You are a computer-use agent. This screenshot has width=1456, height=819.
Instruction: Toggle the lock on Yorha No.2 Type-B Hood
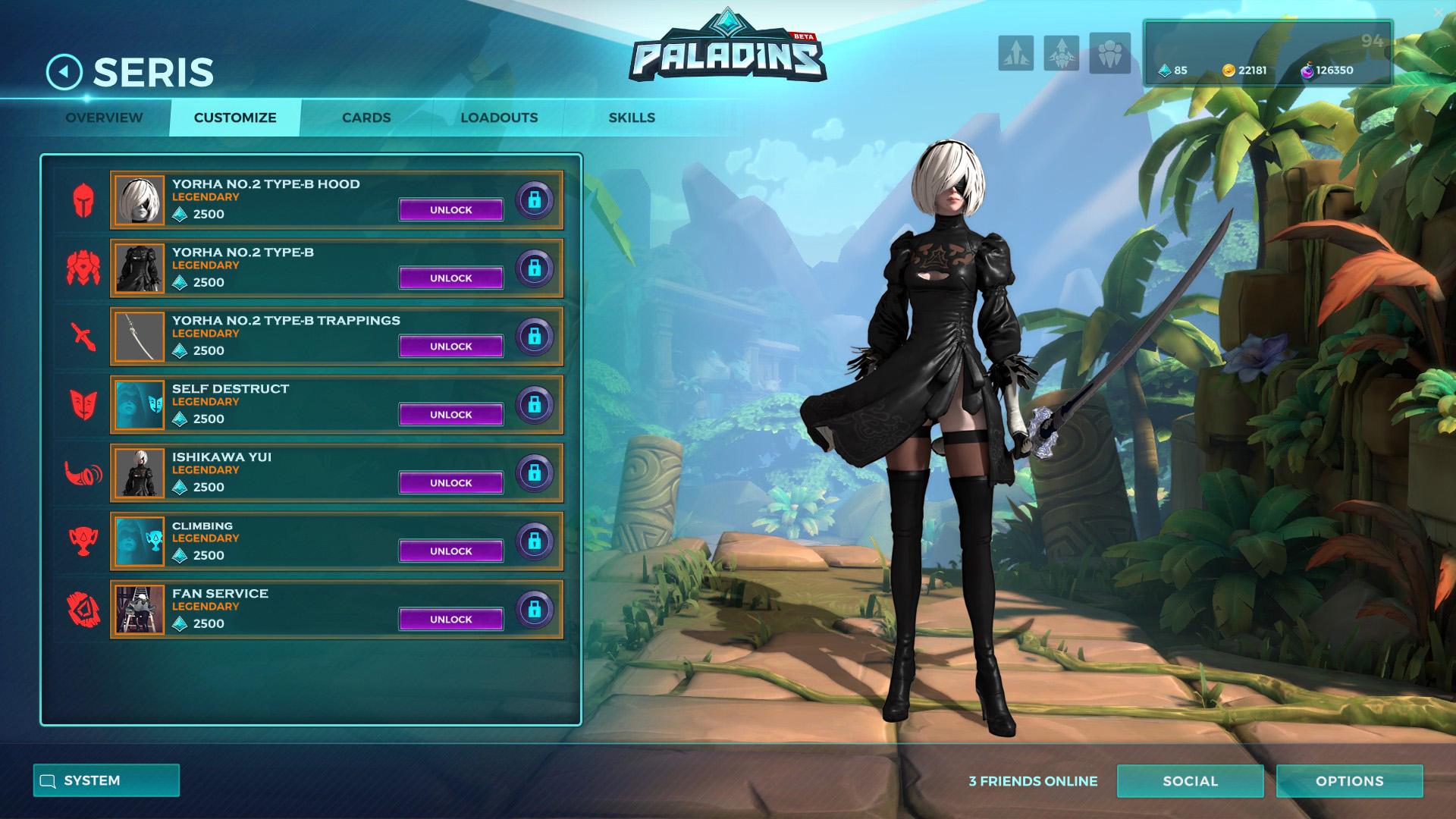[535, 201]
